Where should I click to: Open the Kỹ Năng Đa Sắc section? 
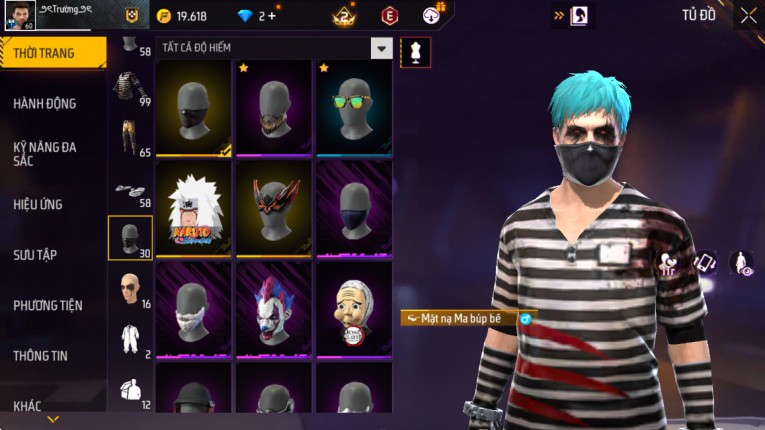coord(45,153)
